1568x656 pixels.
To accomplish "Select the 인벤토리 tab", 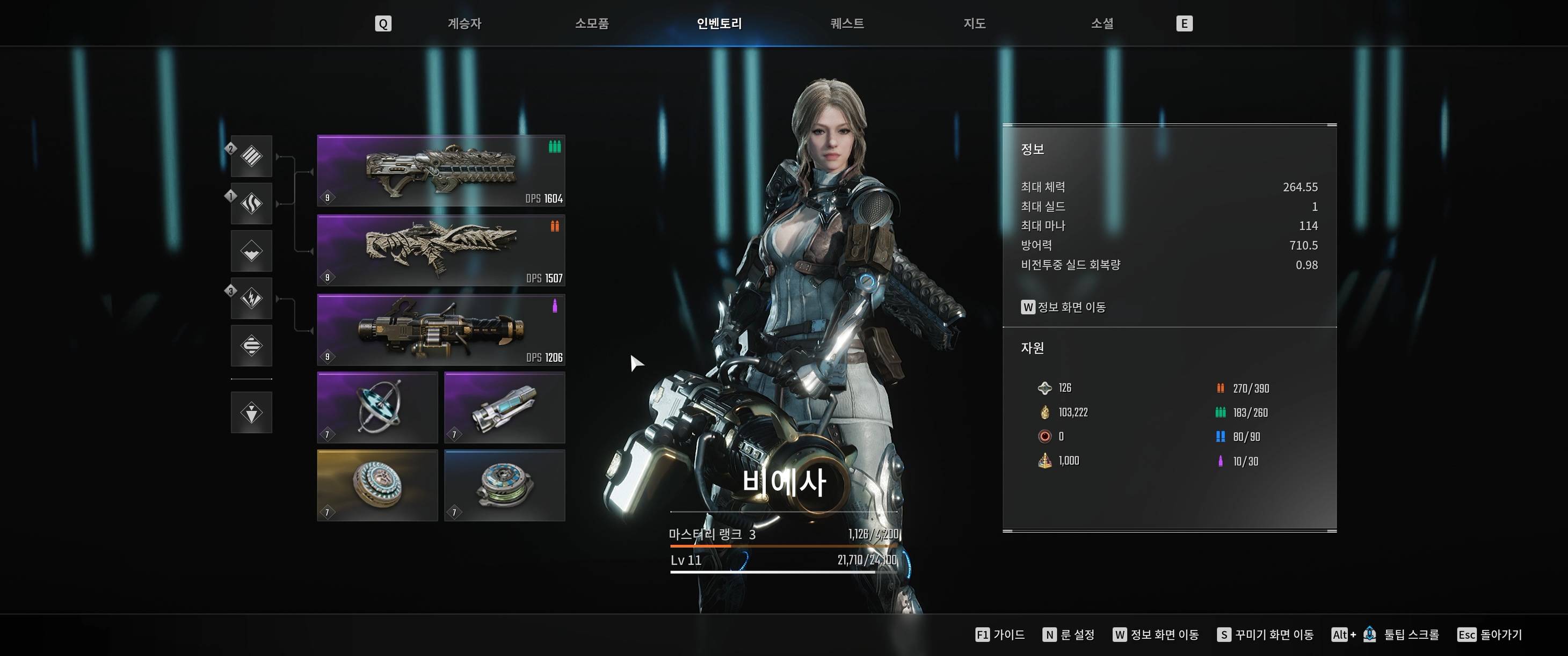I will [719, 24].
